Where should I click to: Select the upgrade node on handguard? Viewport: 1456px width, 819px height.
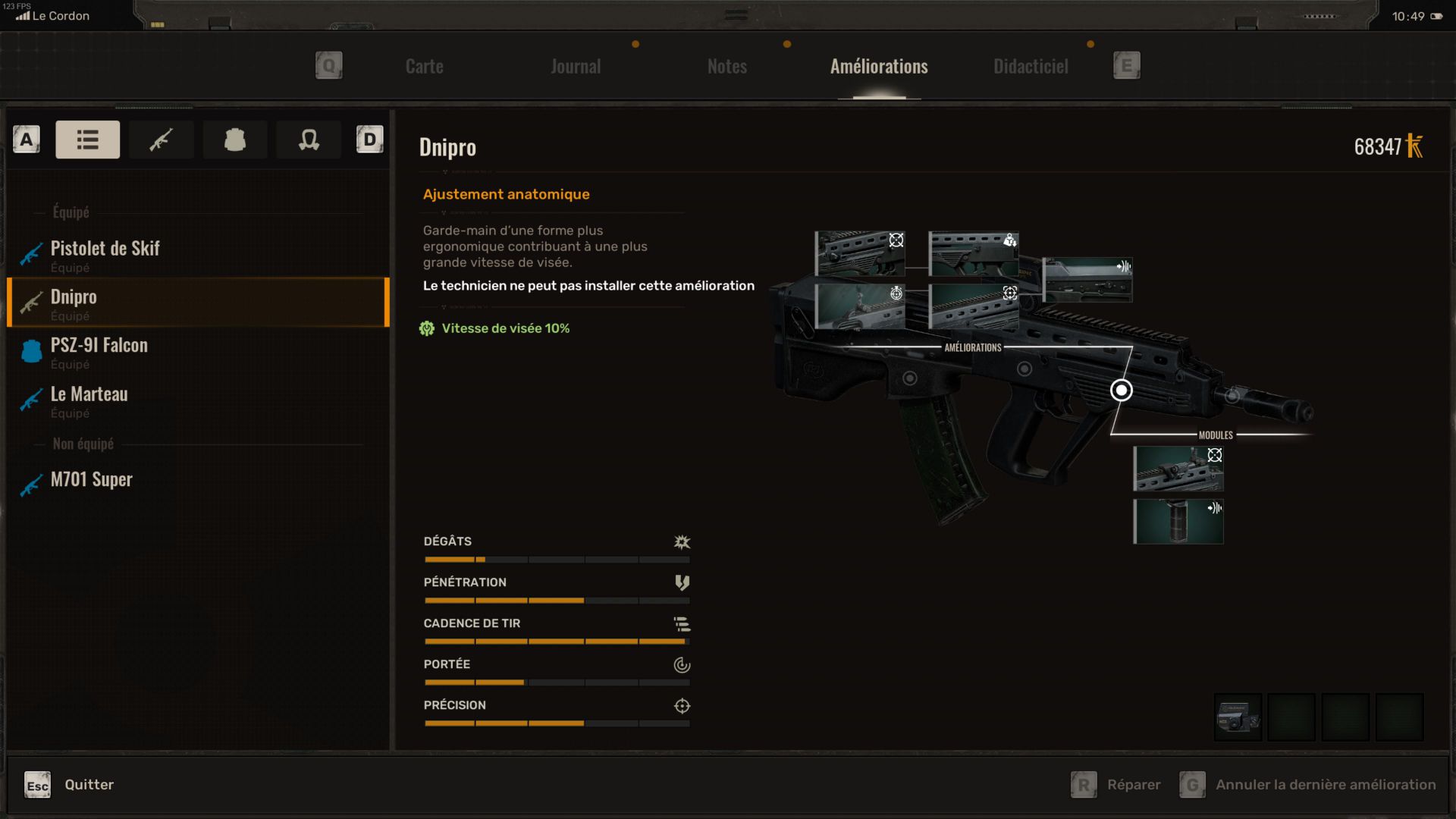click(1121, 390)
